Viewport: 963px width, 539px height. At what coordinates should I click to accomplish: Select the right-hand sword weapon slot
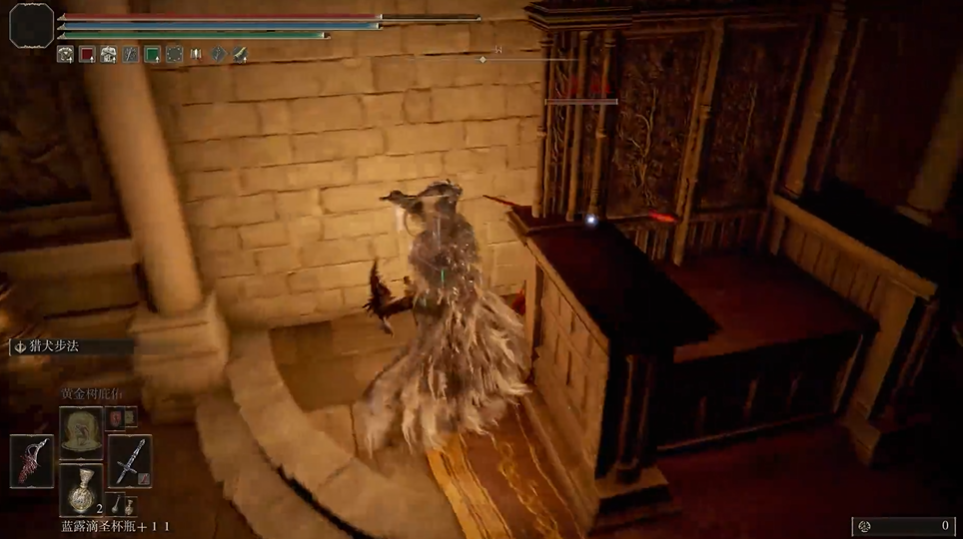130,461
